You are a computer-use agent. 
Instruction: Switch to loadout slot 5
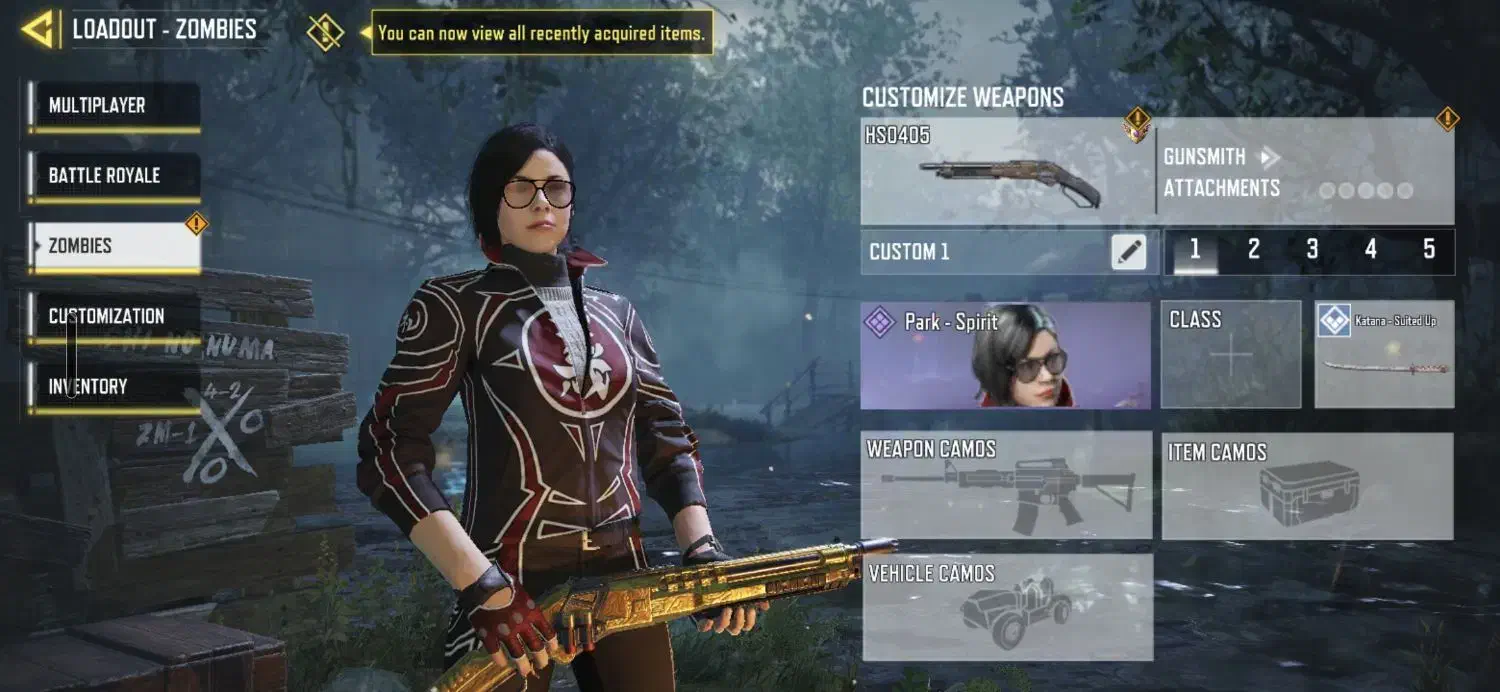1429,251
